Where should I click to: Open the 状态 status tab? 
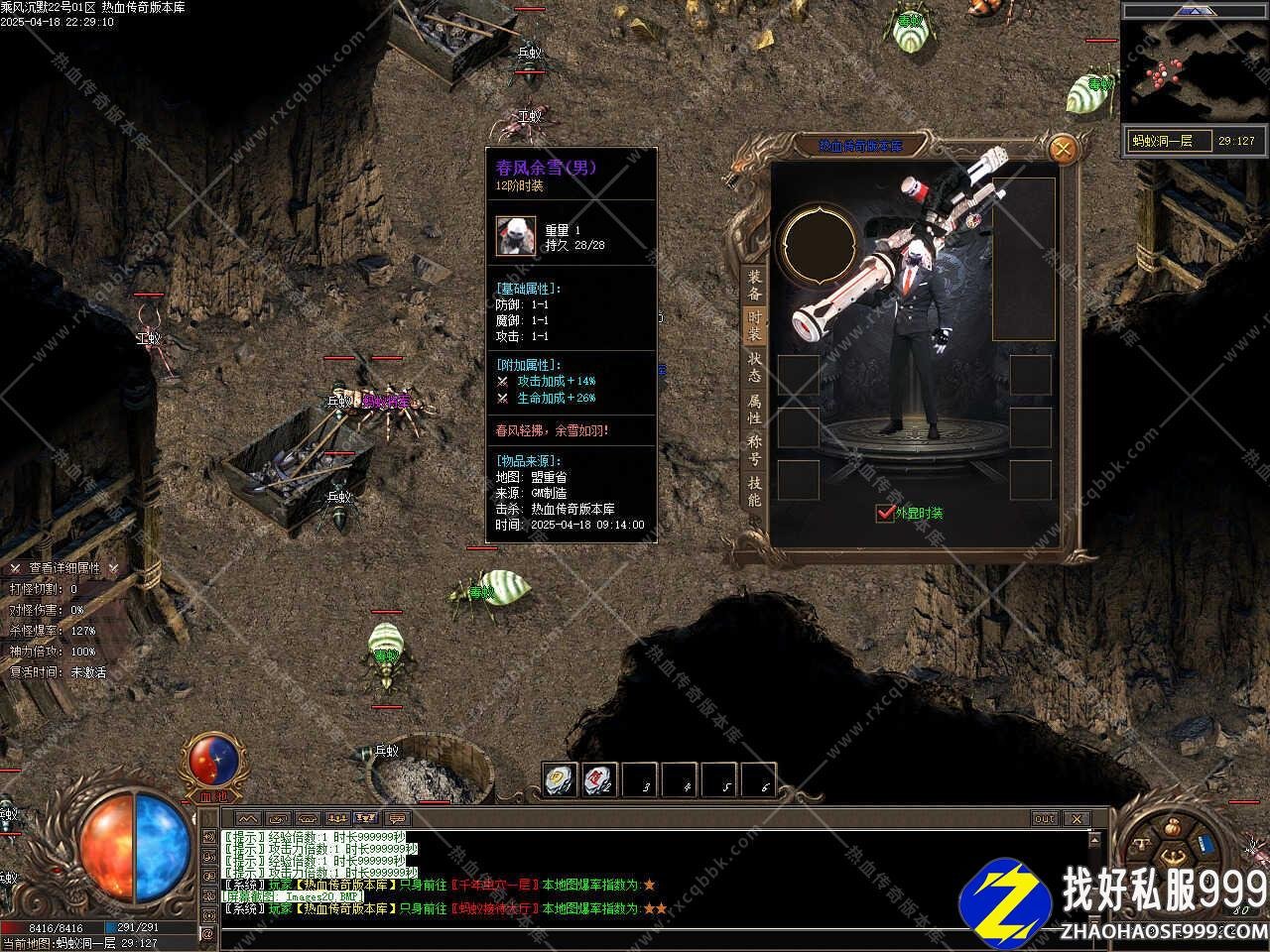coord(755,367)
